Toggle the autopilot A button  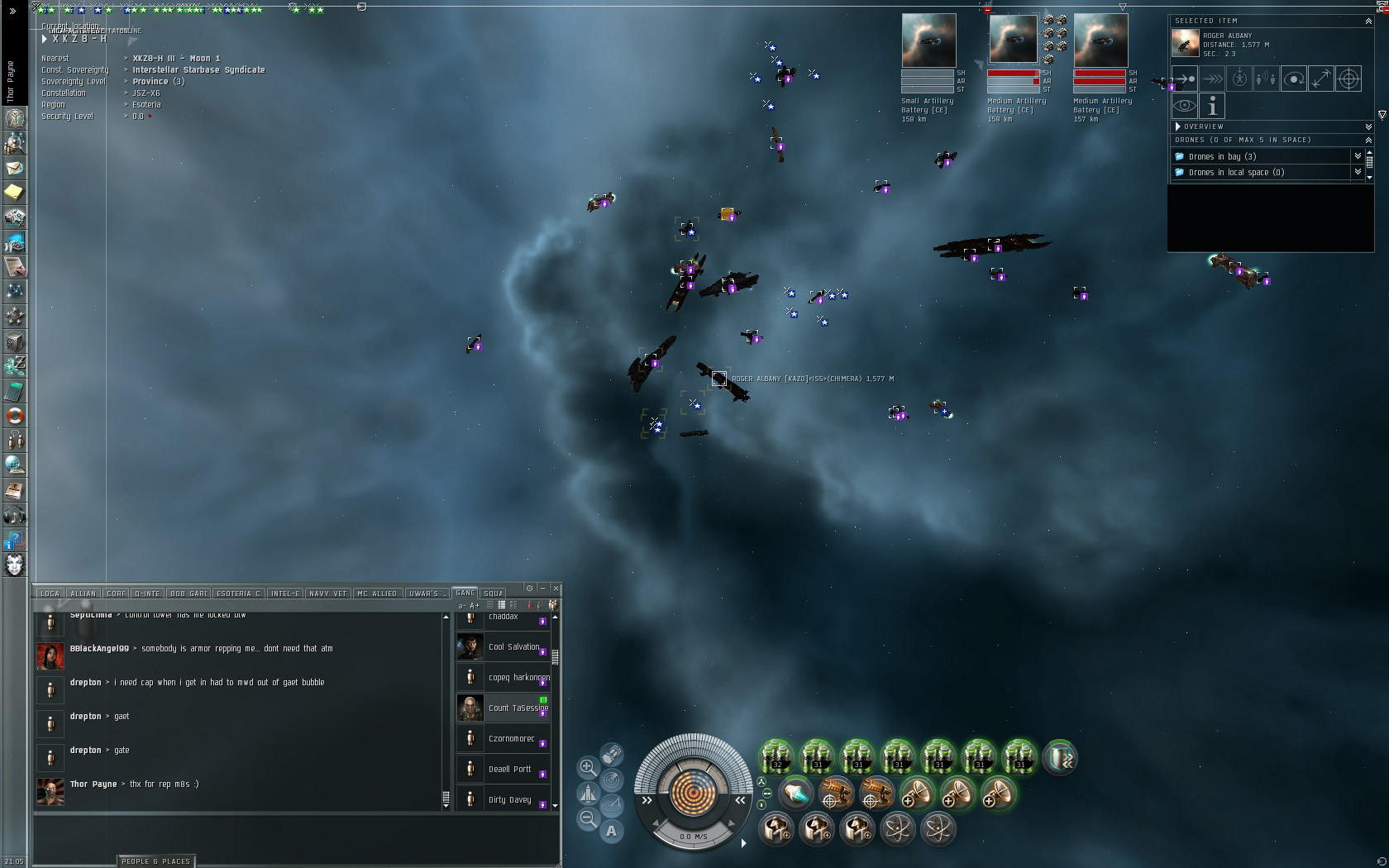(611, 831)
